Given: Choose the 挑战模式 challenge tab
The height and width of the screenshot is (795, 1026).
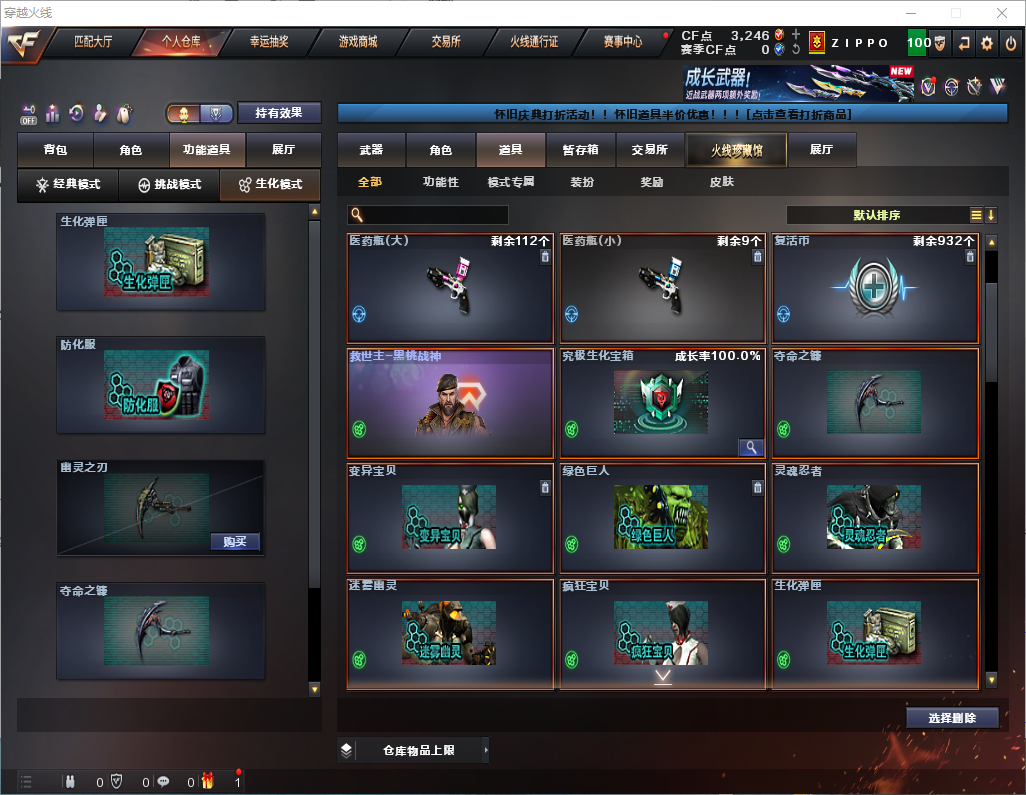Looking at the screenshot, I should pyautogui.click(x=169, y=185).
